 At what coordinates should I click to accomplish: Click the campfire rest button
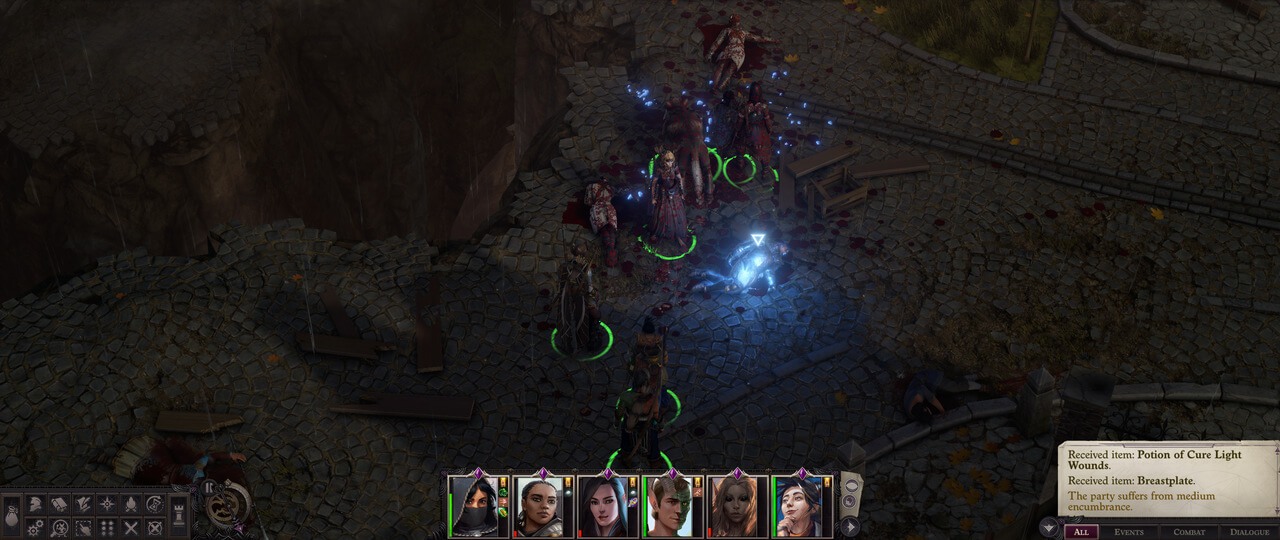coord(131,504)
